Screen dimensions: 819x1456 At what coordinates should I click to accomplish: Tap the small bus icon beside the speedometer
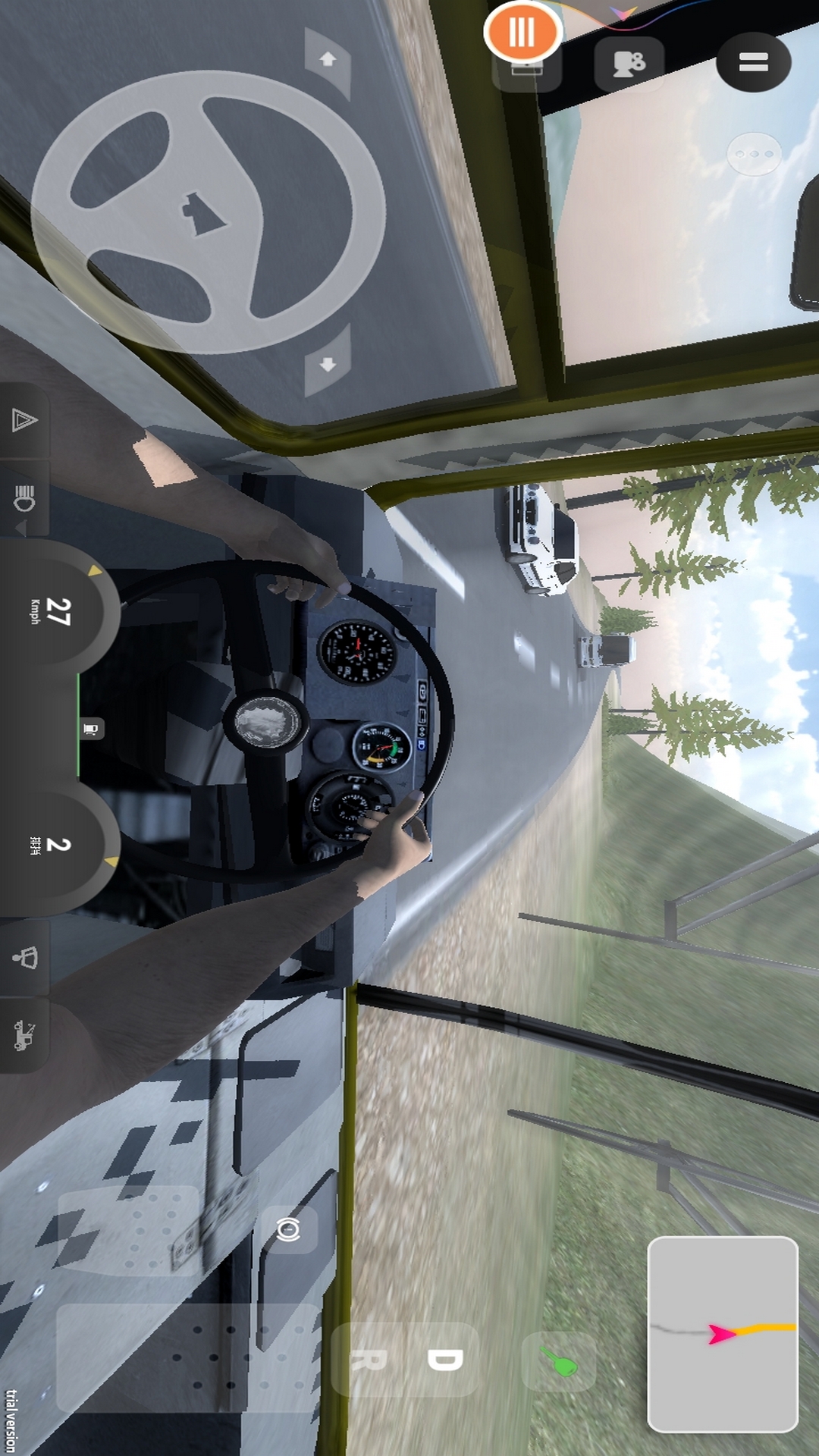coord(90,730)
